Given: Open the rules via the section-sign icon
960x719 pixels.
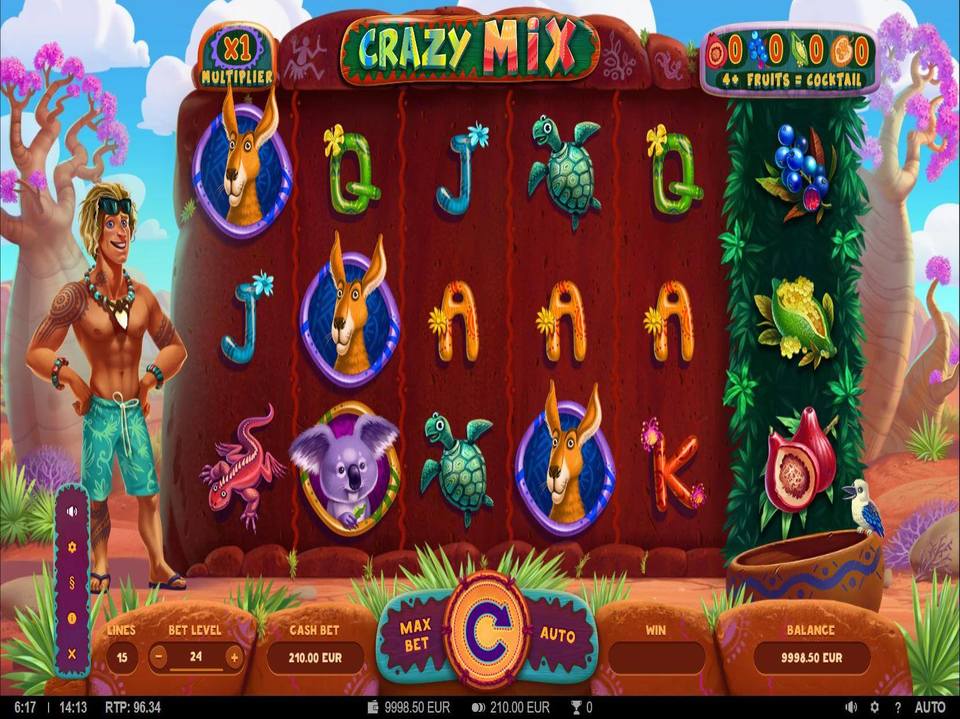Looking at the screenshot, I should (71, 583).
